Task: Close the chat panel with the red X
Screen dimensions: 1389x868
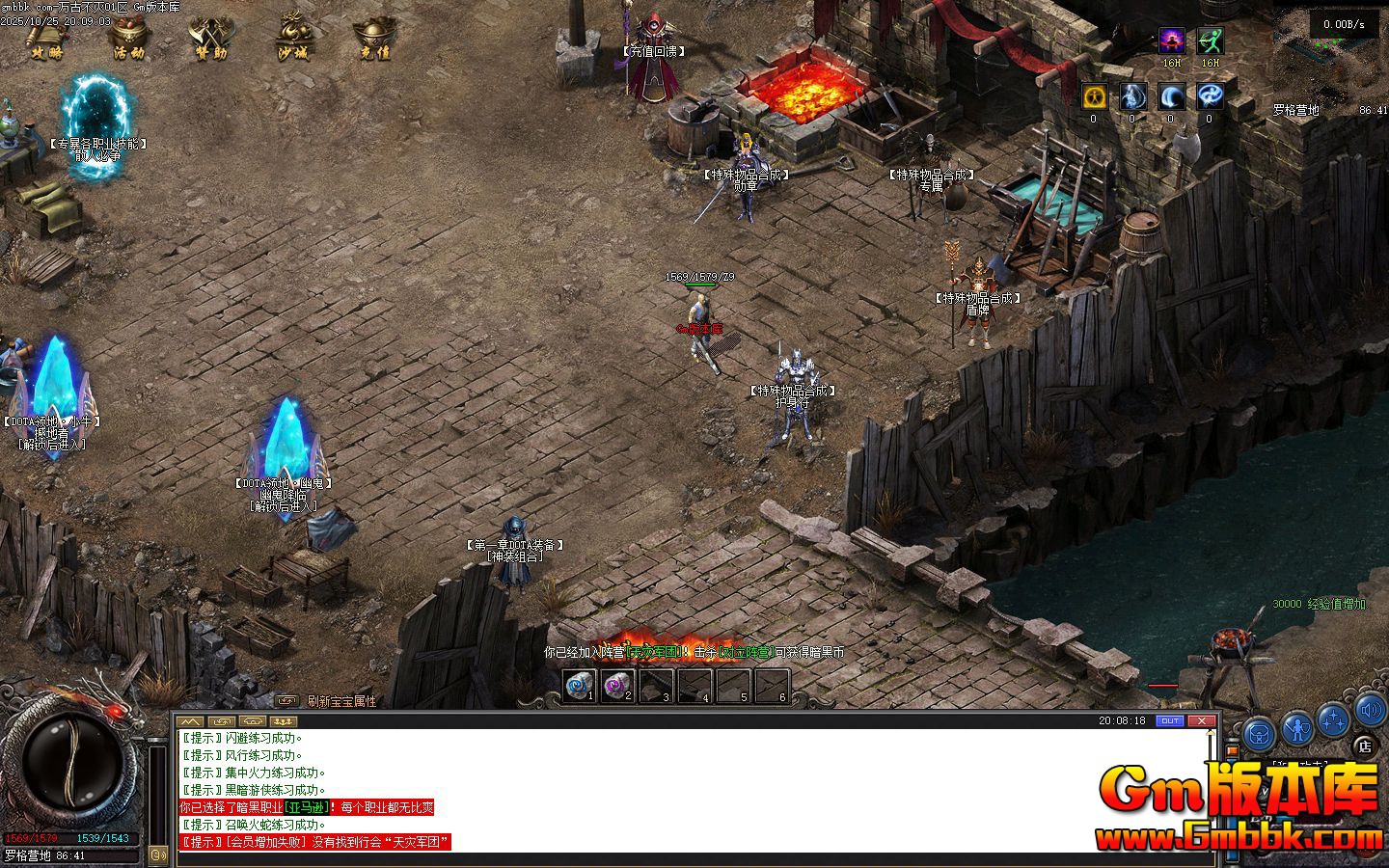Action: point(1202,720)
